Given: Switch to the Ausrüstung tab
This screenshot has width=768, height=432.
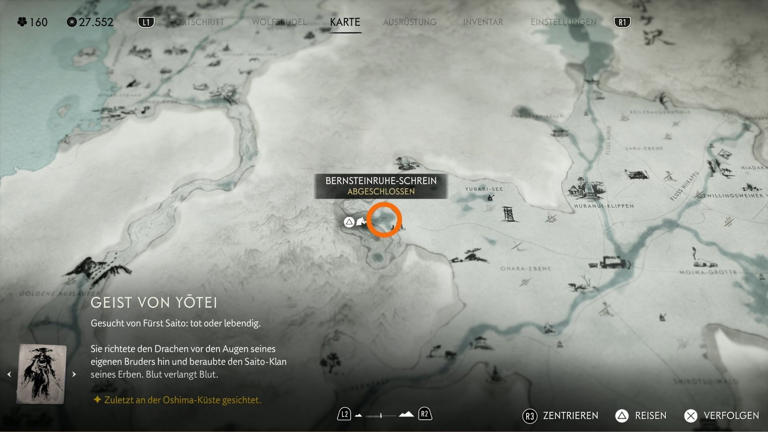Looking at the screenshot, I should point(410,22).
